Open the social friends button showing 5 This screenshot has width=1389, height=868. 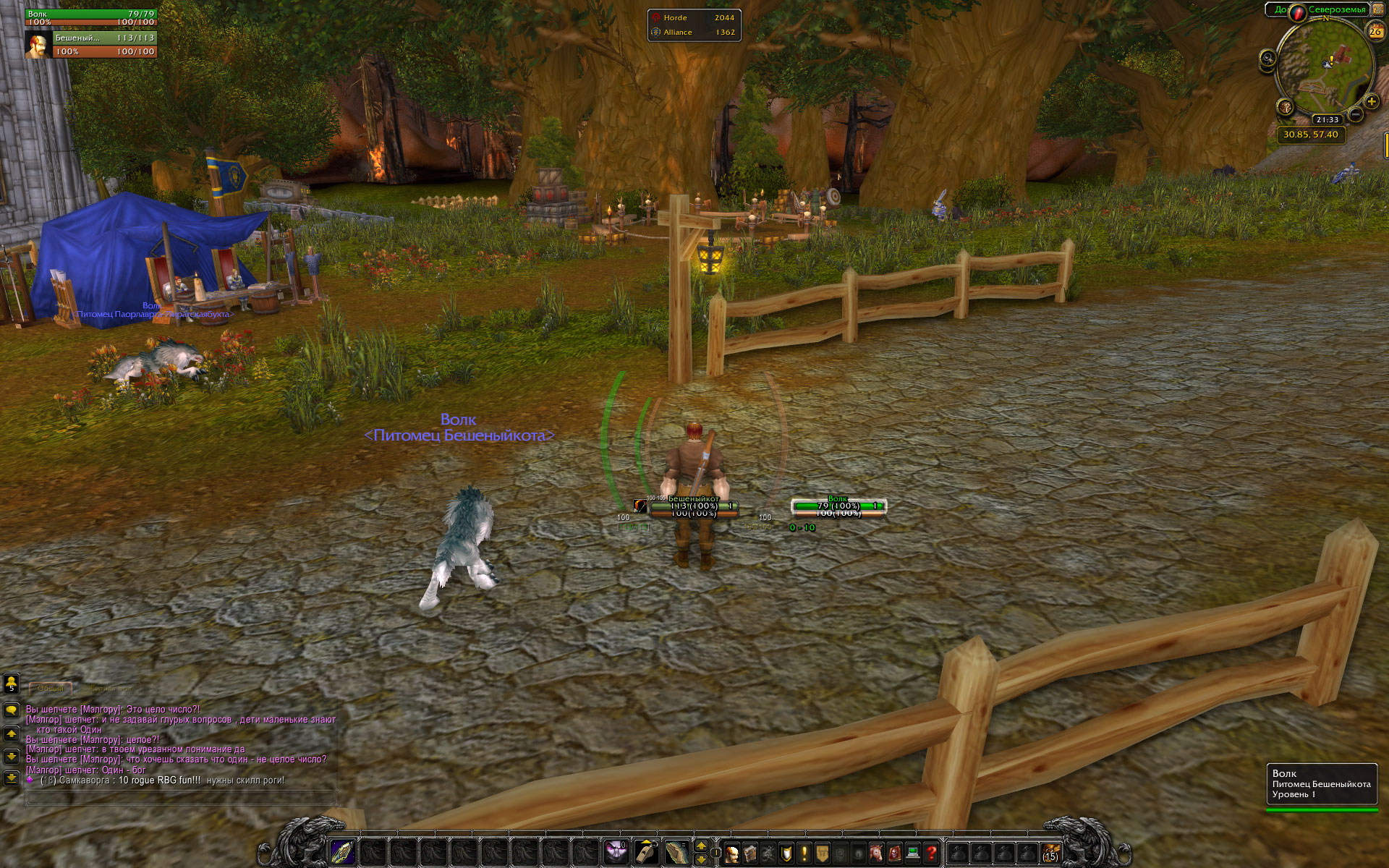(x=11, y=684)
